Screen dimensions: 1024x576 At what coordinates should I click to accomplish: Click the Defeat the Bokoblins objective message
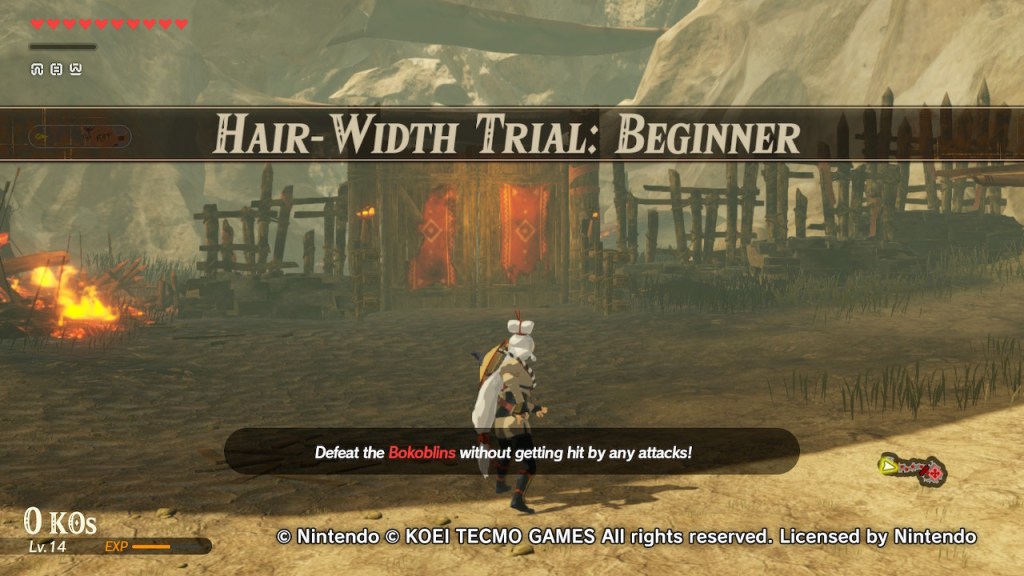pos(511,452)
